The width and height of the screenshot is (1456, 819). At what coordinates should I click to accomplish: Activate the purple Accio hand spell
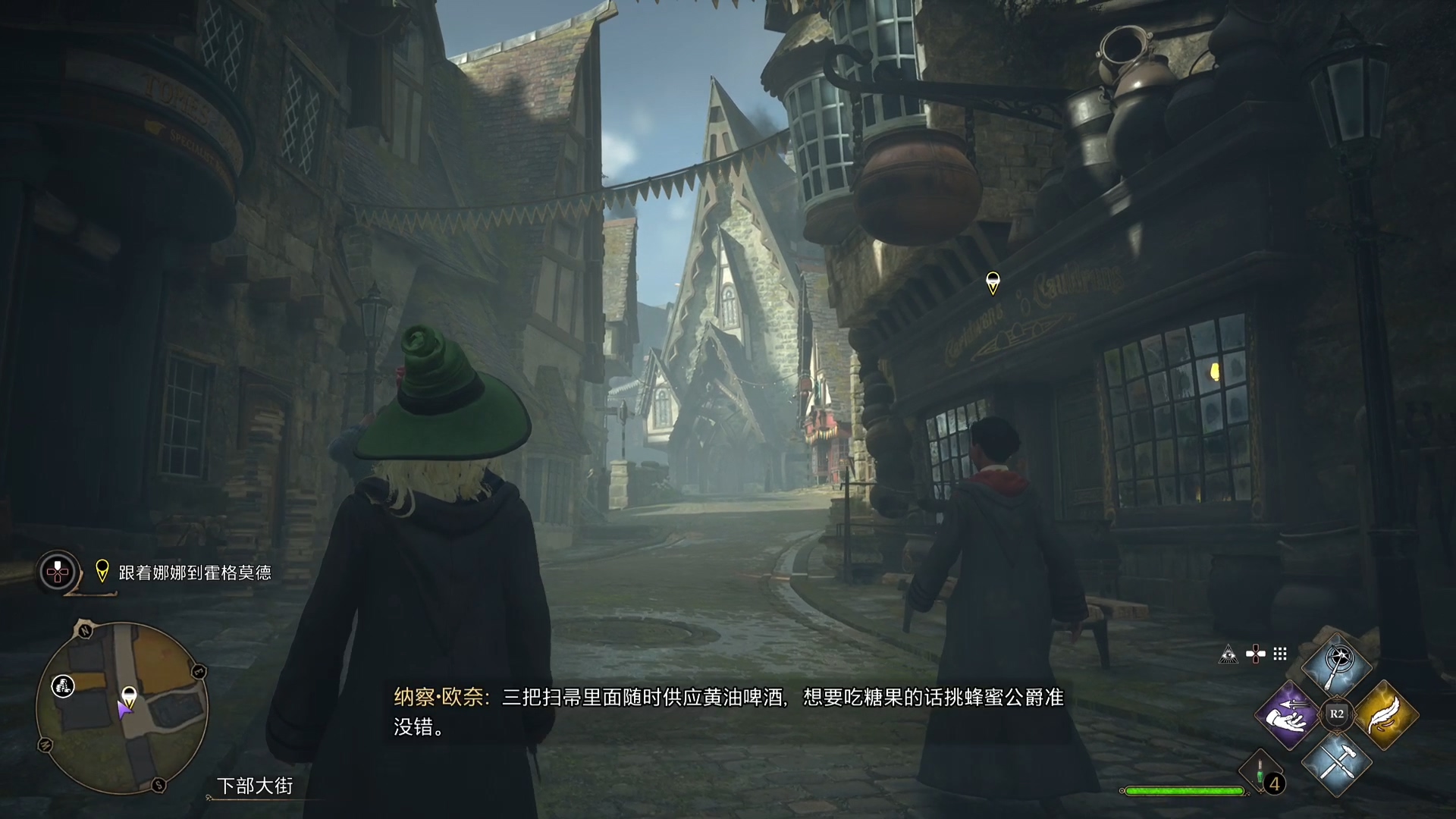coord(1288,714)
